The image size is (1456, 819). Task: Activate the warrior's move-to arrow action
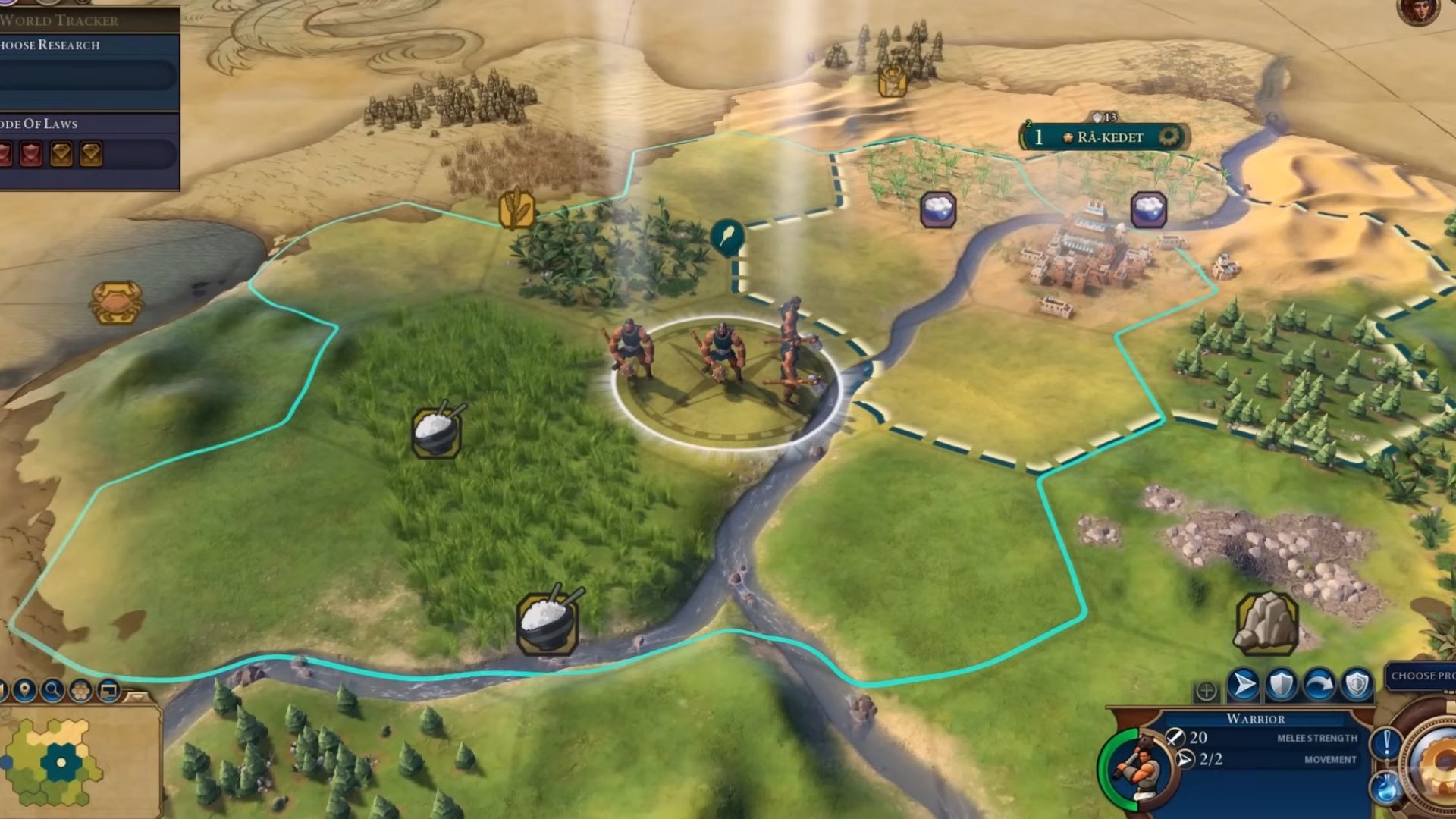tap(1243, 685)
